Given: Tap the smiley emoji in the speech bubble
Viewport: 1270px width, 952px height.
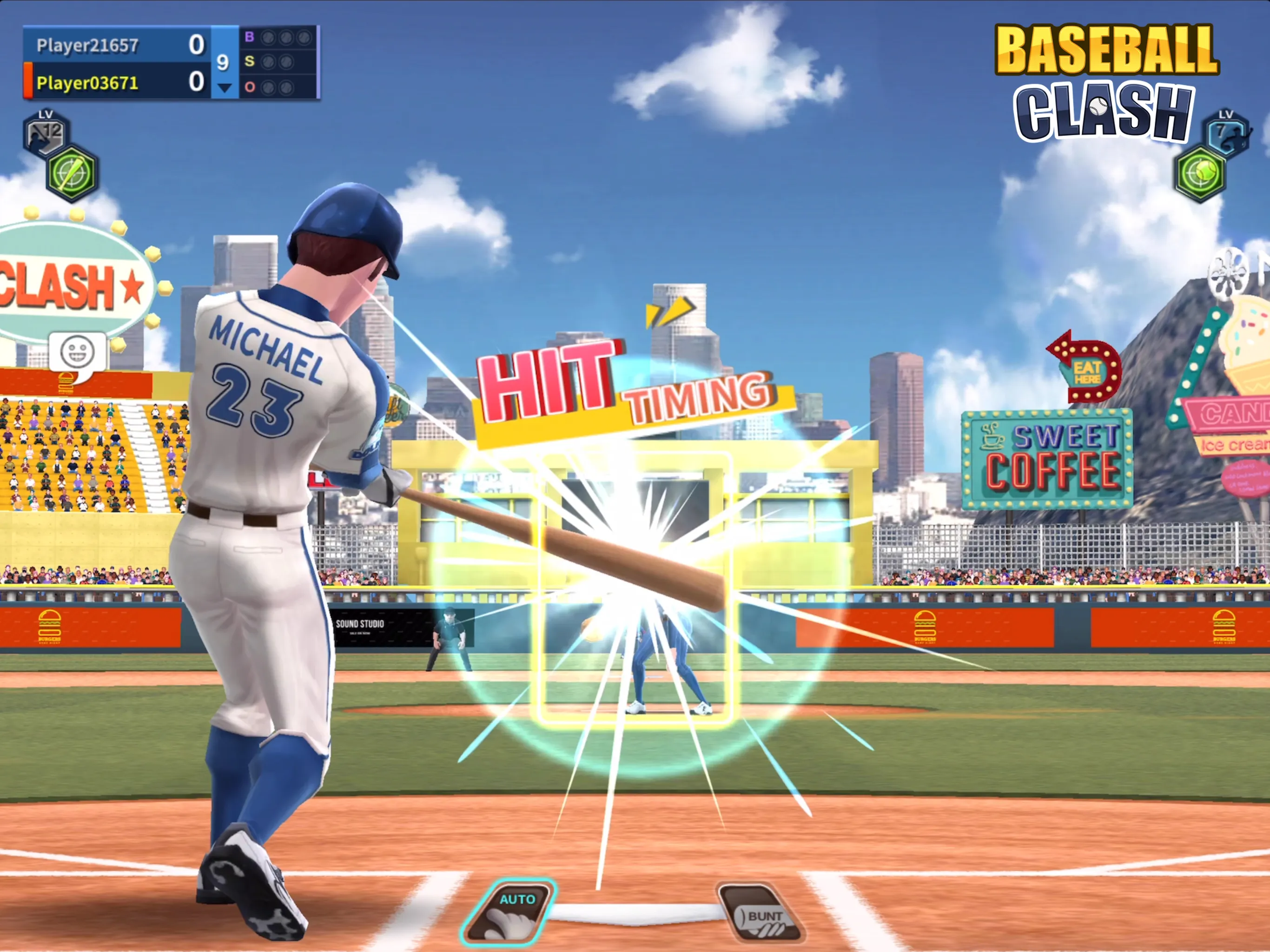Looking at the screenshot, I should coord(76,351).
